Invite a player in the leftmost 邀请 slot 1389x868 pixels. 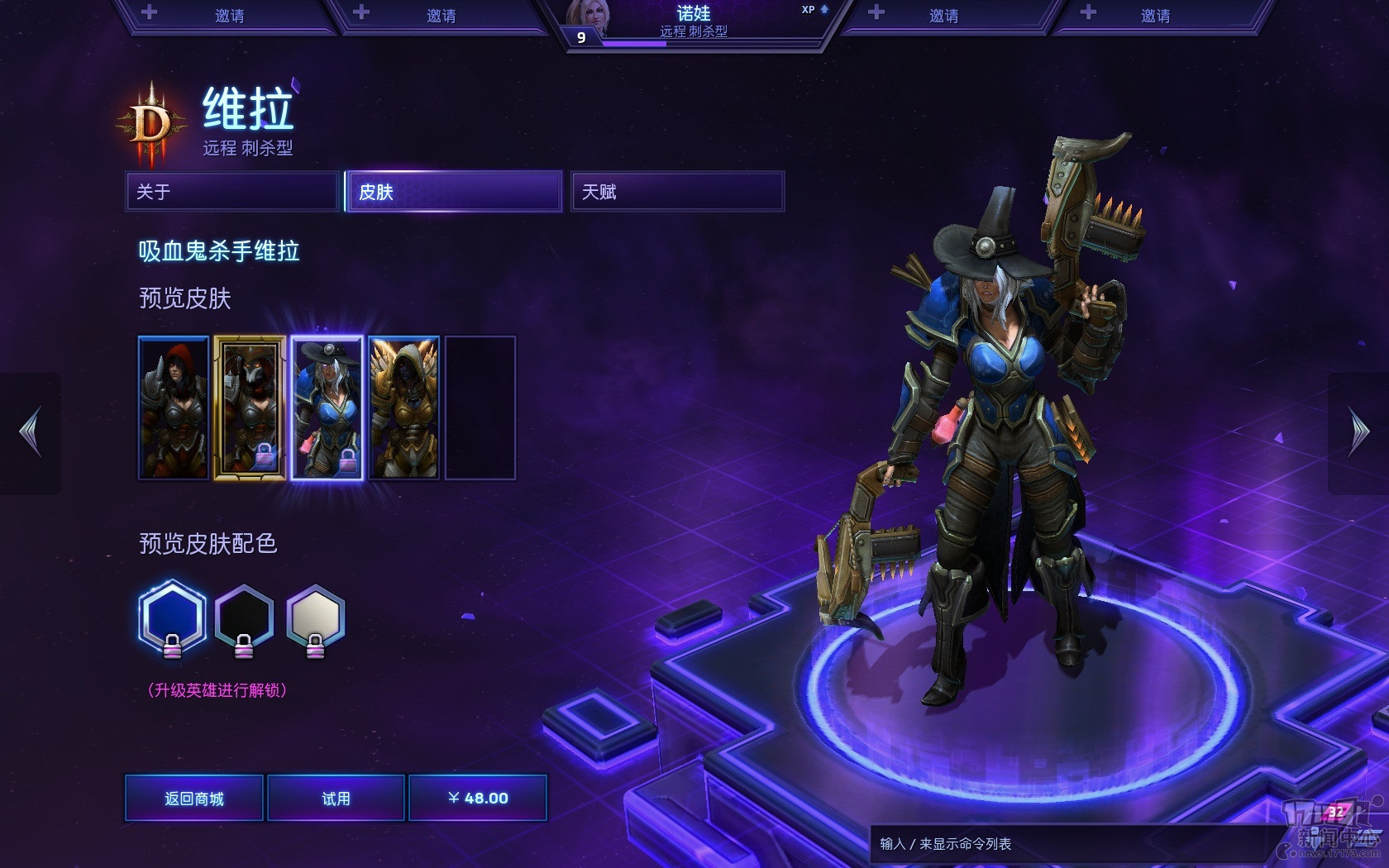pyautogui.click(x=229, y=16)
